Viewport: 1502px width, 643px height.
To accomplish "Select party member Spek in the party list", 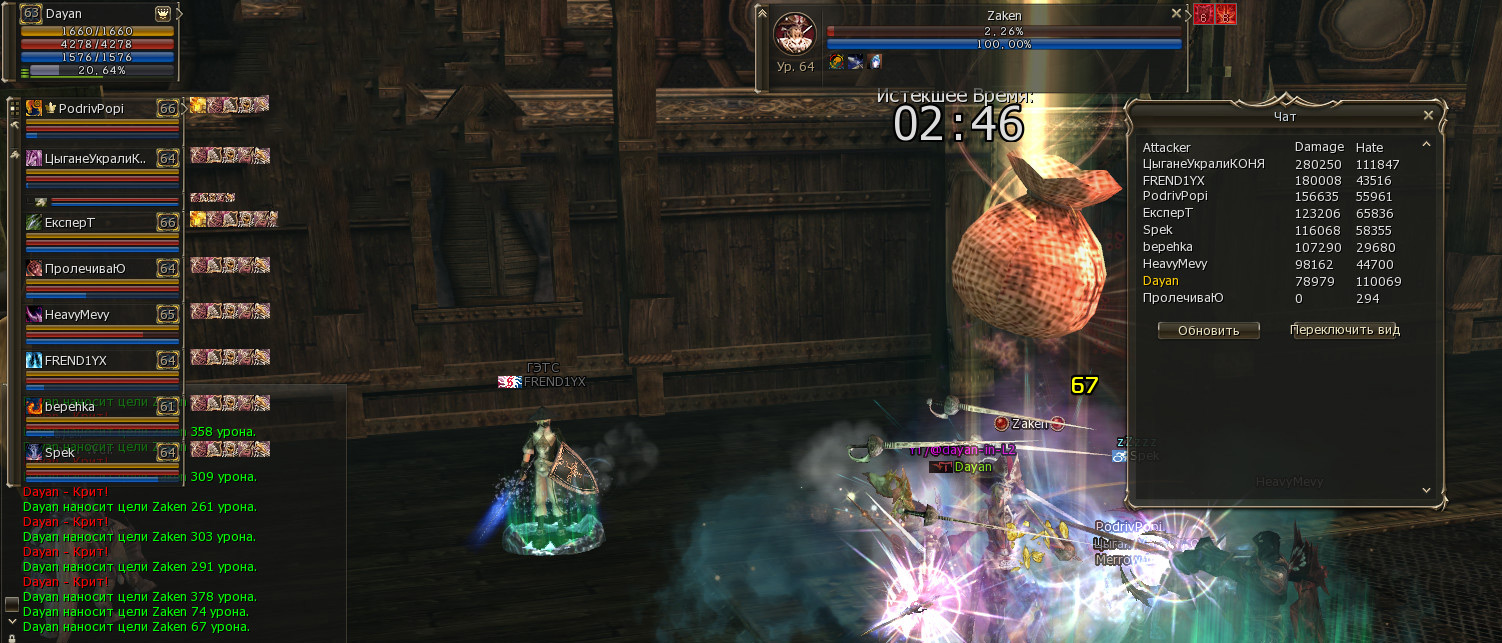I will point(60,452).
